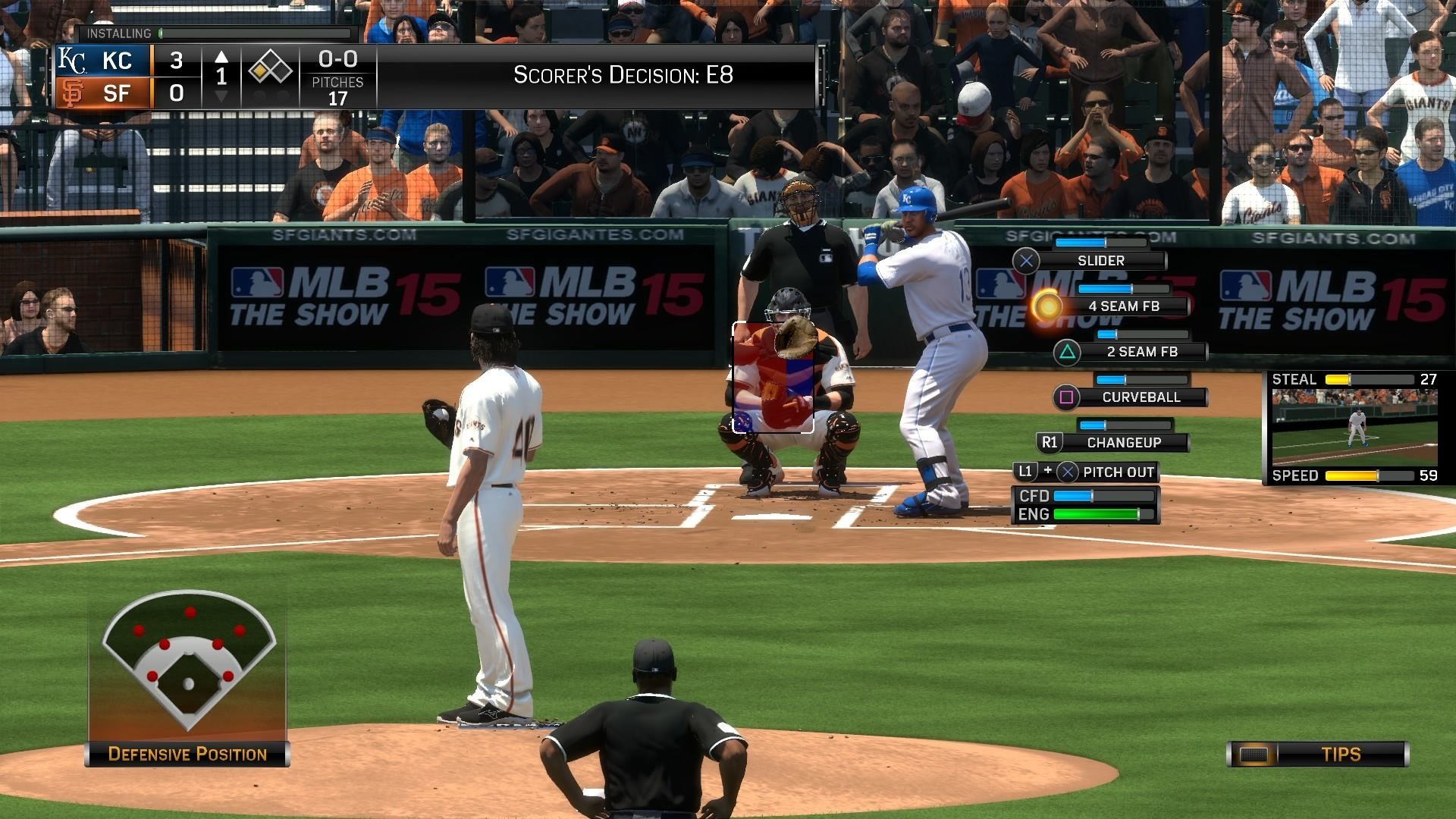
Task: View the baserunner picture-in-picture window
Action: tap(1354, 428)
